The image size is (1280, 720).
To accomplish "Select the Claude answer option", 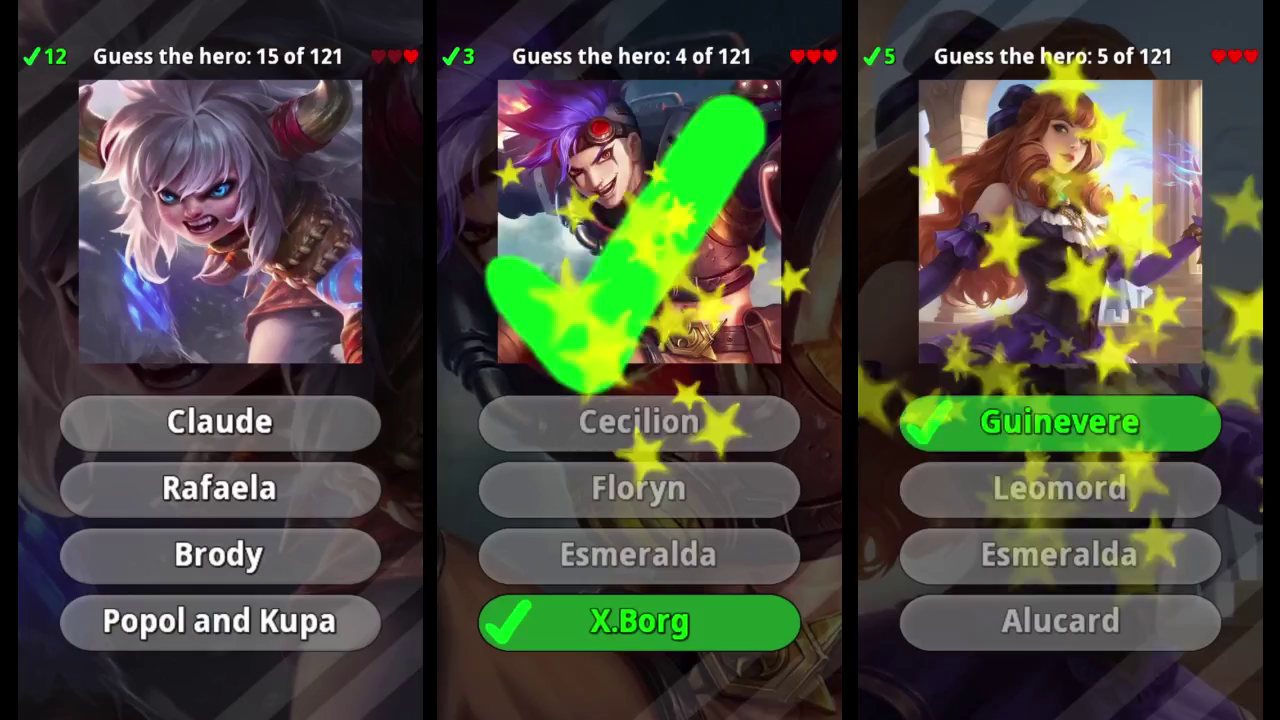I will 220,422.
